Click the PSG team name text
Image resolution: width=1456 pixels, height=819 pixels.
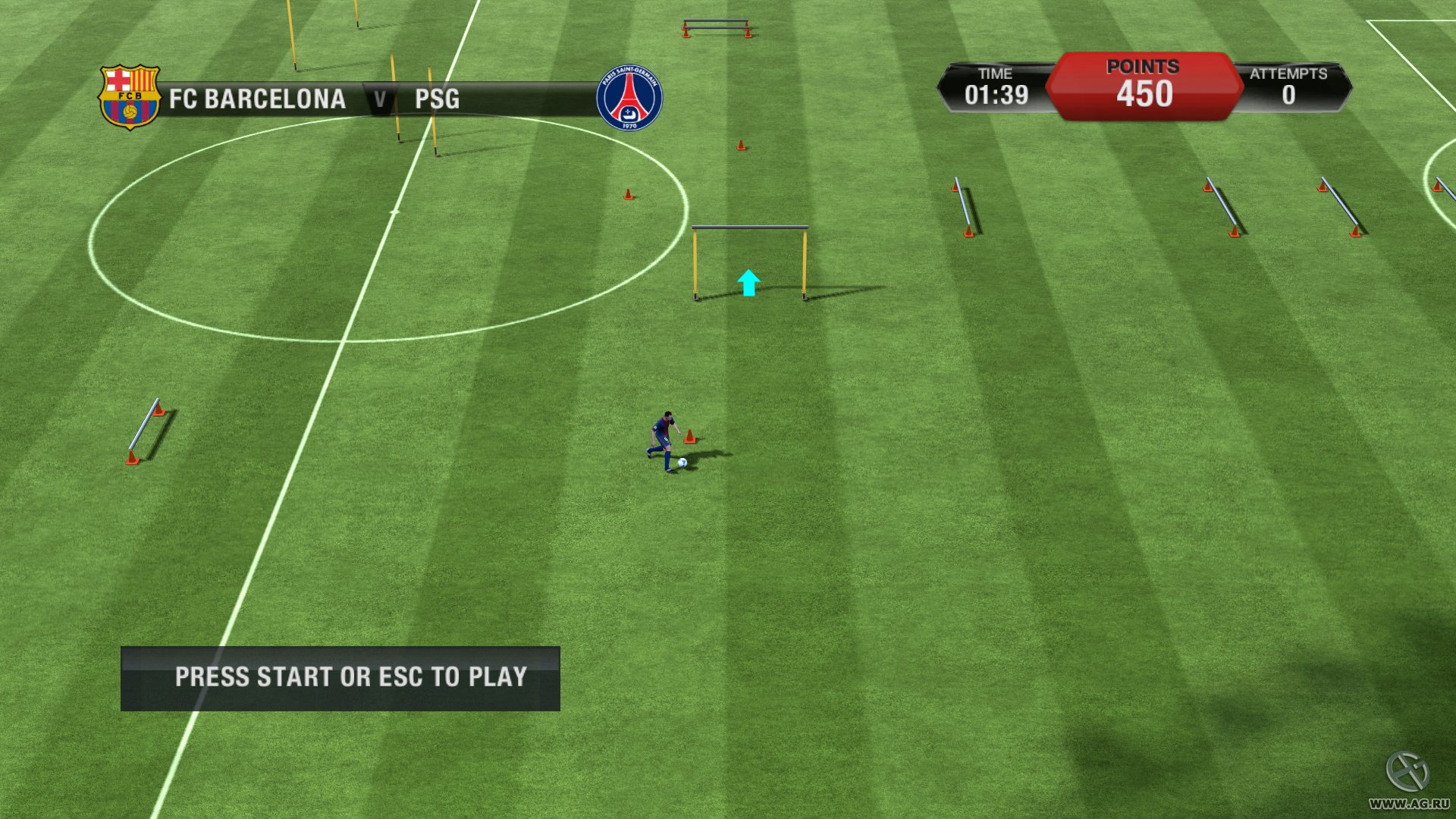click(x=436, y=99)
